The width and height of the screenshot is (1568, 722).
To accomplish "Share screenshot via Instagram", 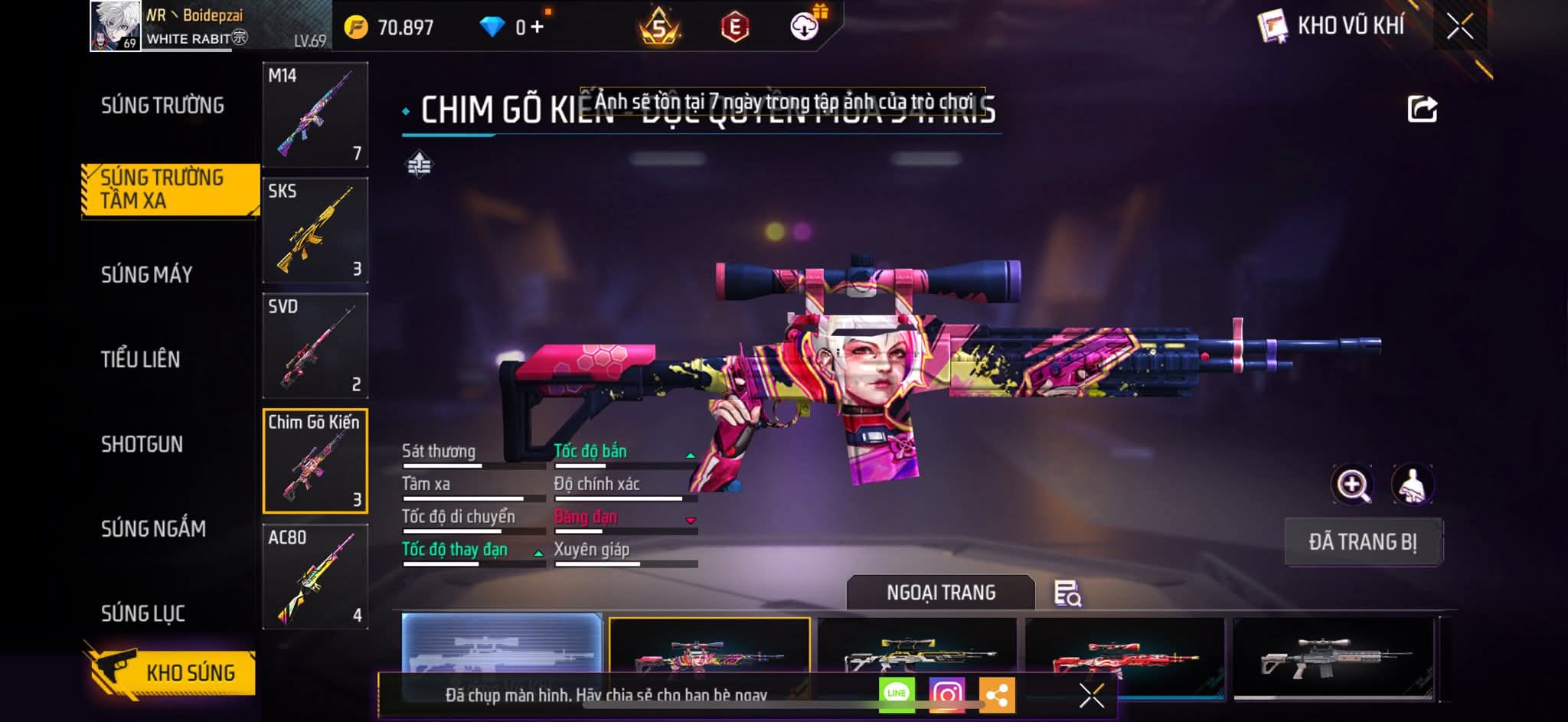I will 947,694.
